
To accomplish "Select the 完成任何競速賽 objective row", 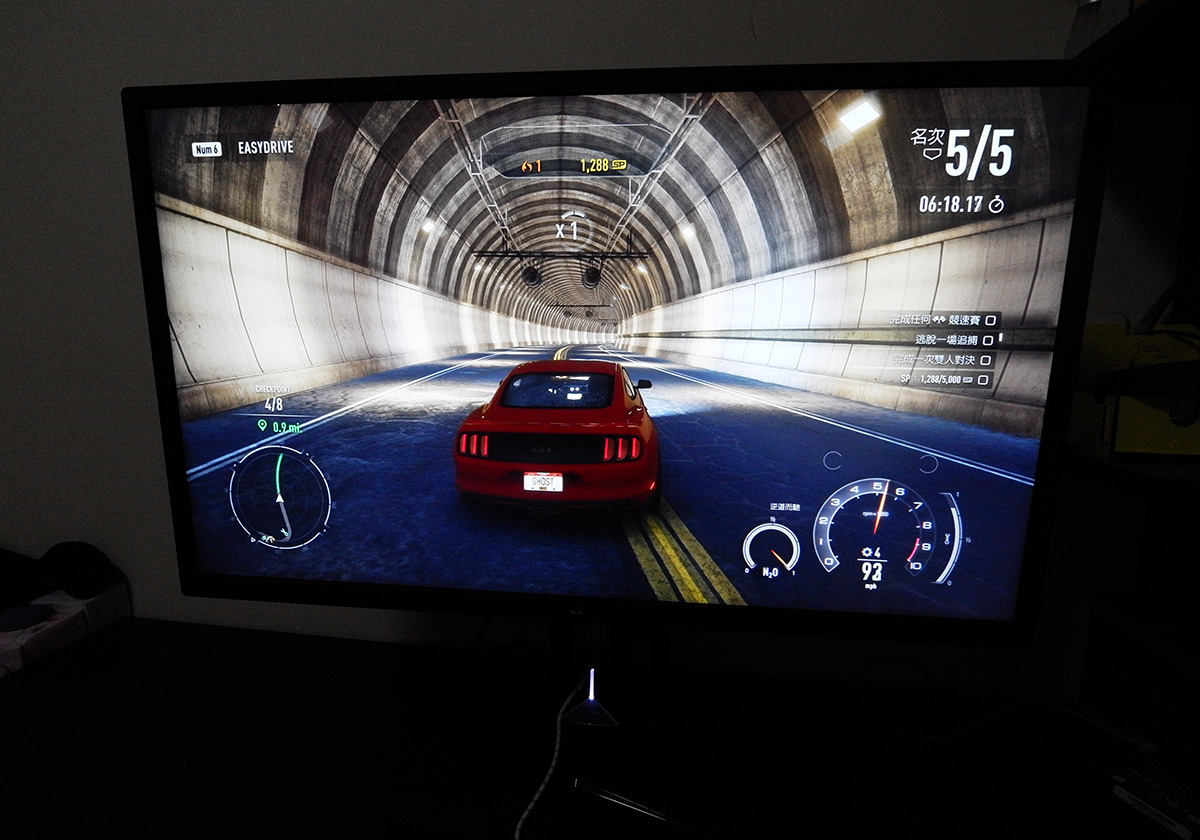I will pyautogui.click(x=940, y=320).
